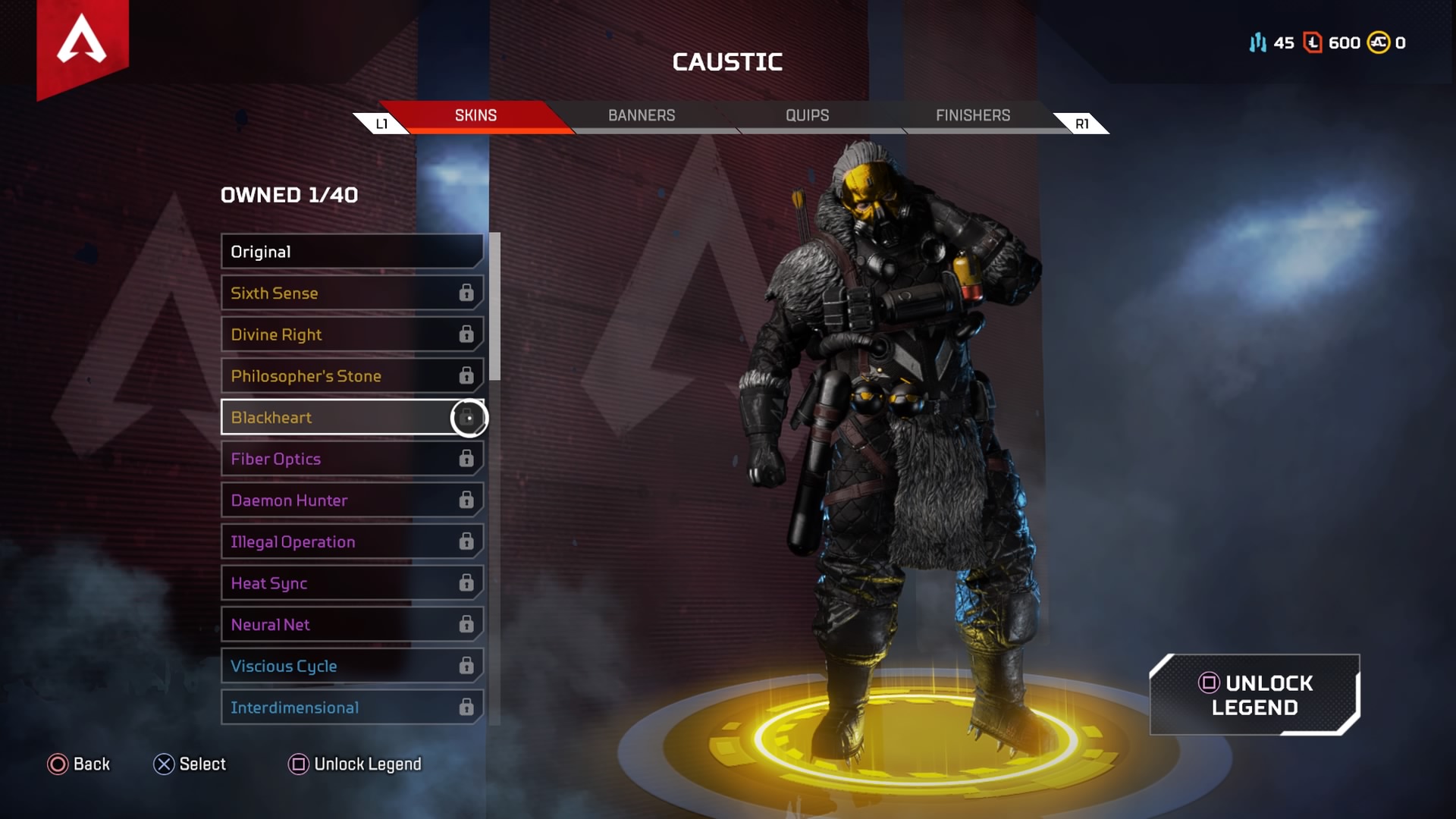This screenshot has height=819, width=1456.
Task: Click the R1 page indicator
Action: pyautogui.click(x=1081, y=122)
